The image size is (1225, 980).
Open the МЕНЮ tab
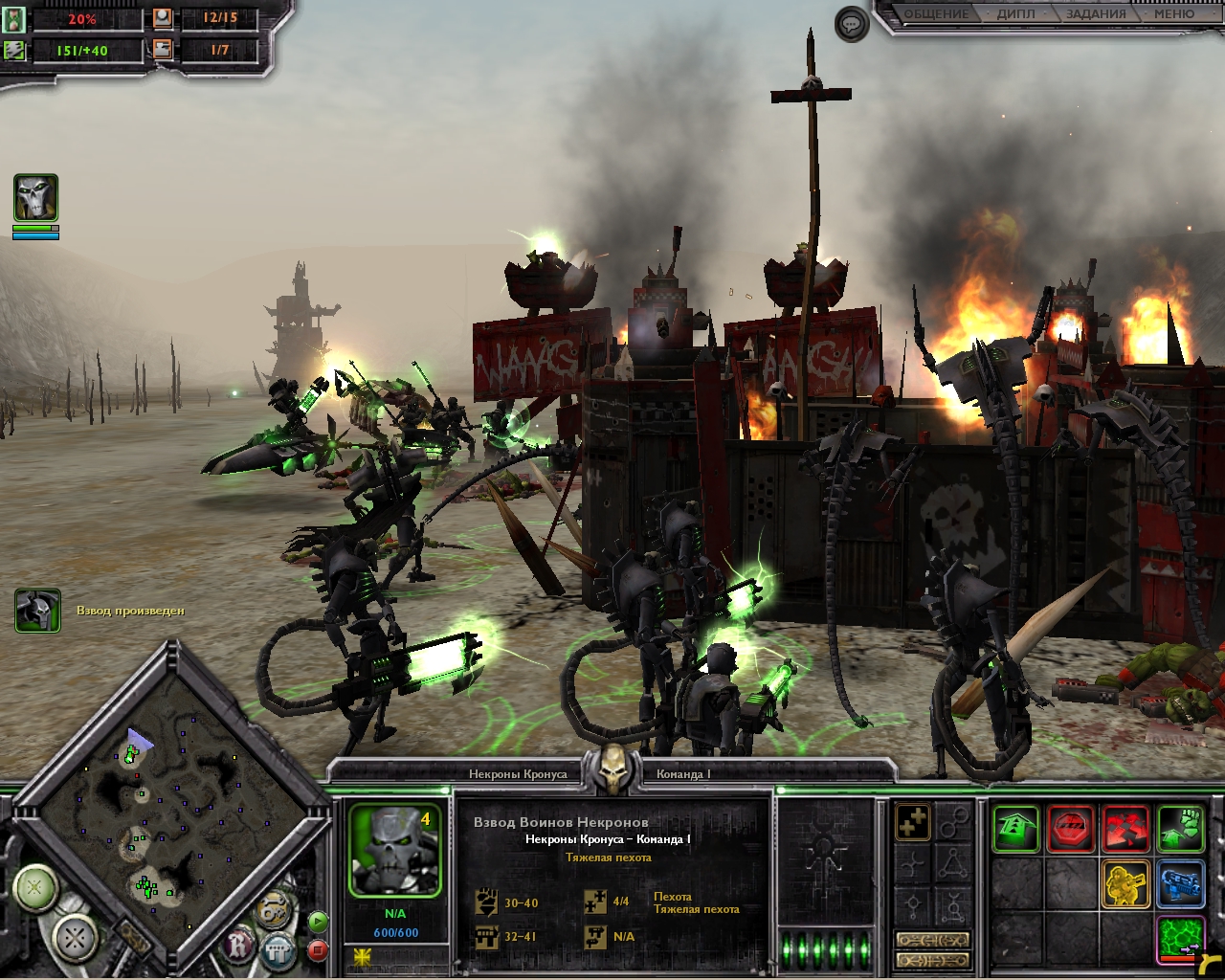tap(1173, 14)
